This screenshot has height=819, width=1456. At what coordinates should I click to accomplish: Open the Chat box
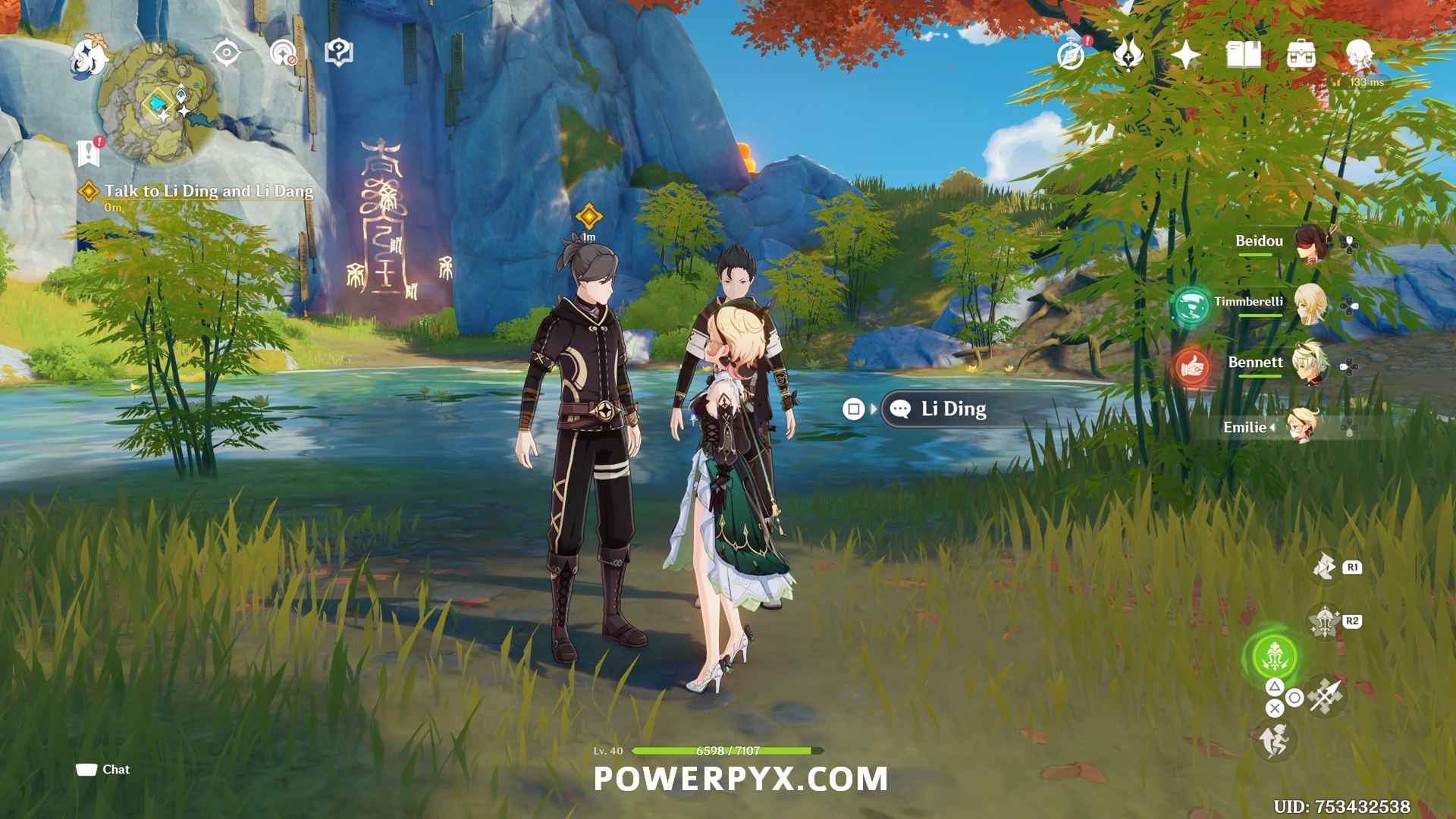103,770
